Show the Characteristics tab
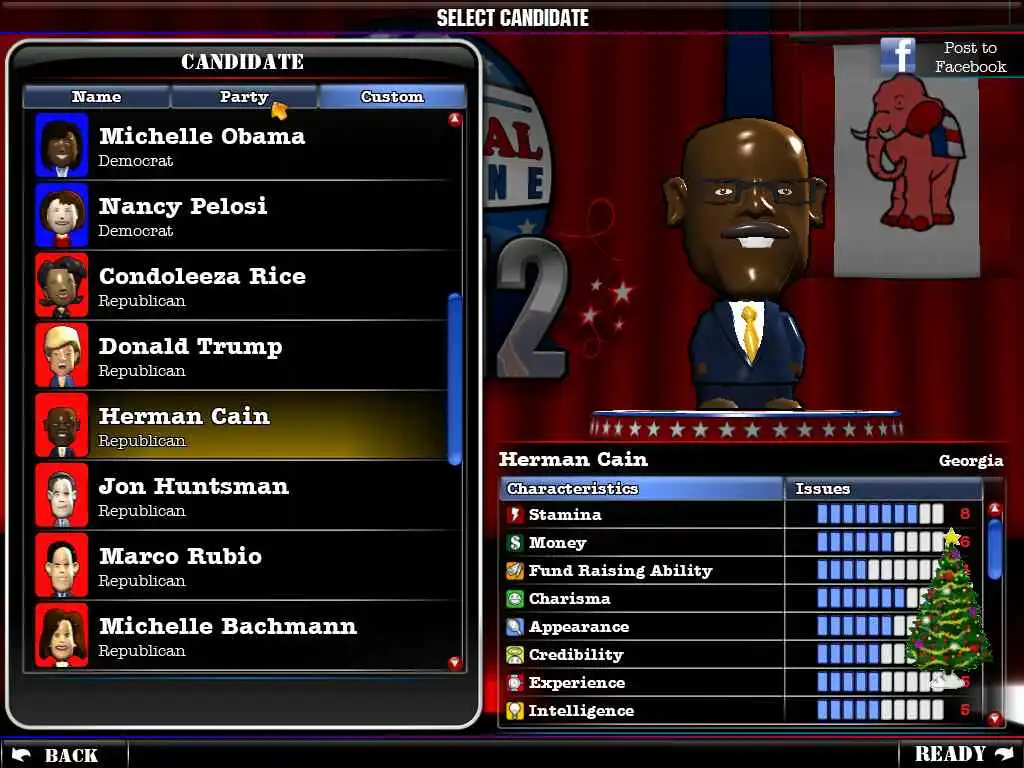This screenshot has height=768, width=1024. click(641, 489)
